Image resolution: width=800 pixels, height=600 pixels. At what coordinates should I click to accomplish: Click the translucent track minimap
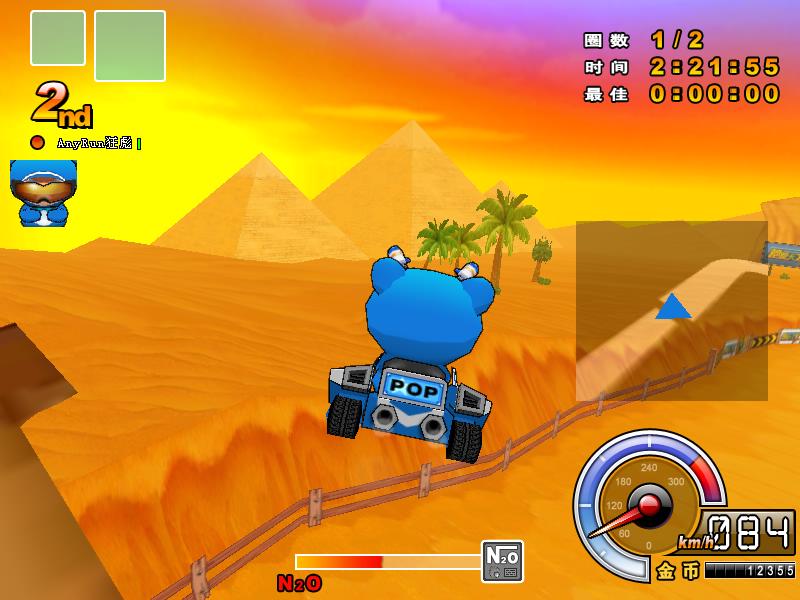(671, 311)
